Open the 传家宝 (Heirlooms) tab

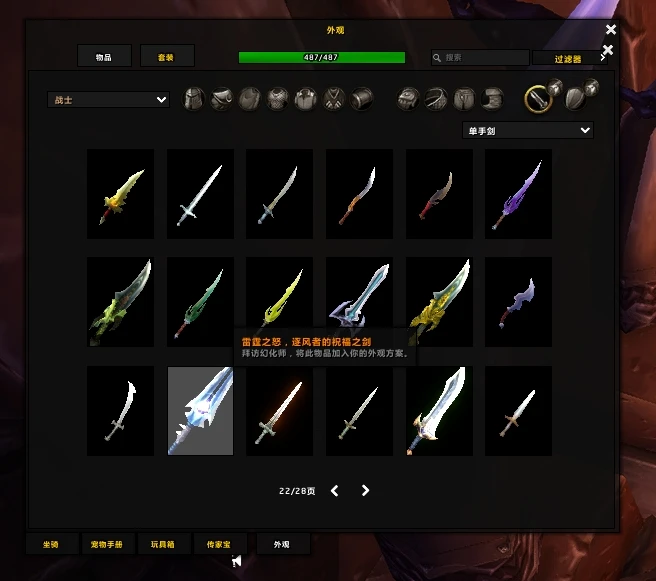[218, 545]
